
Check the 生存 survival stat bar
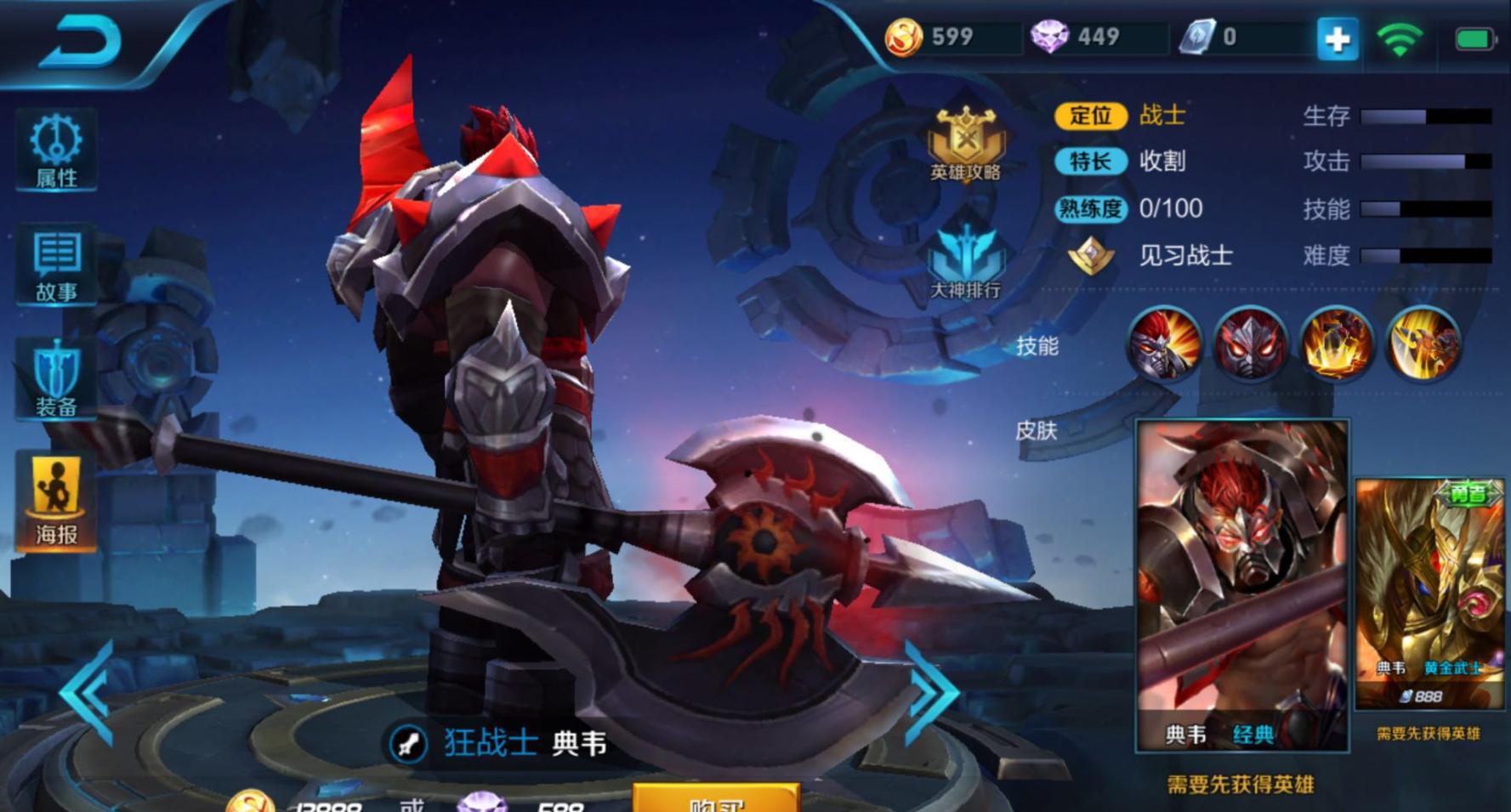click(x=1425, y=116)
